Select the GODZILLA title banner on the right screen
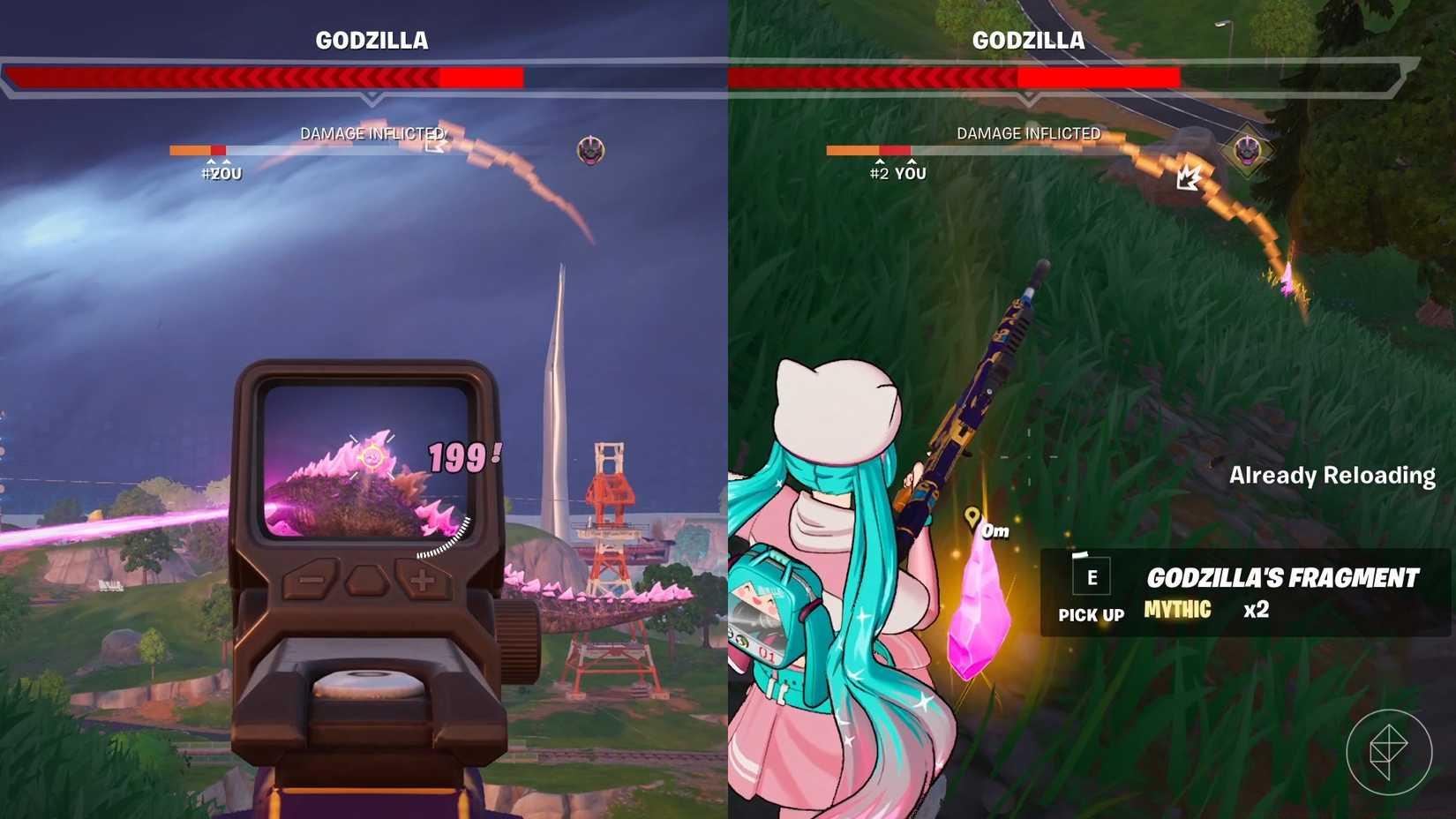 (x=1028, y=40)
